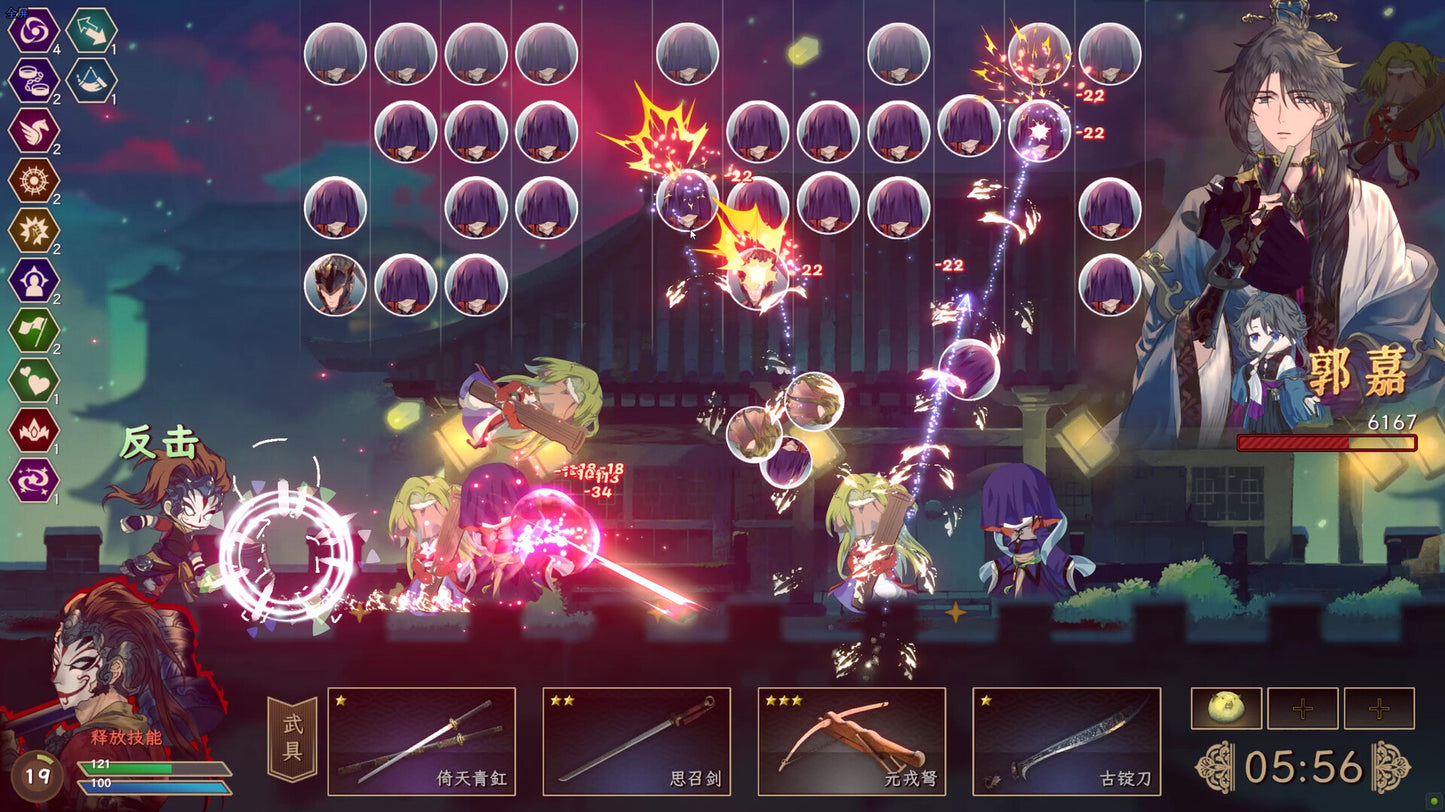1445x812 pixels.
Task: Add companion via first plus slot
Action: pyautogui.click(x=1302, y=708)
